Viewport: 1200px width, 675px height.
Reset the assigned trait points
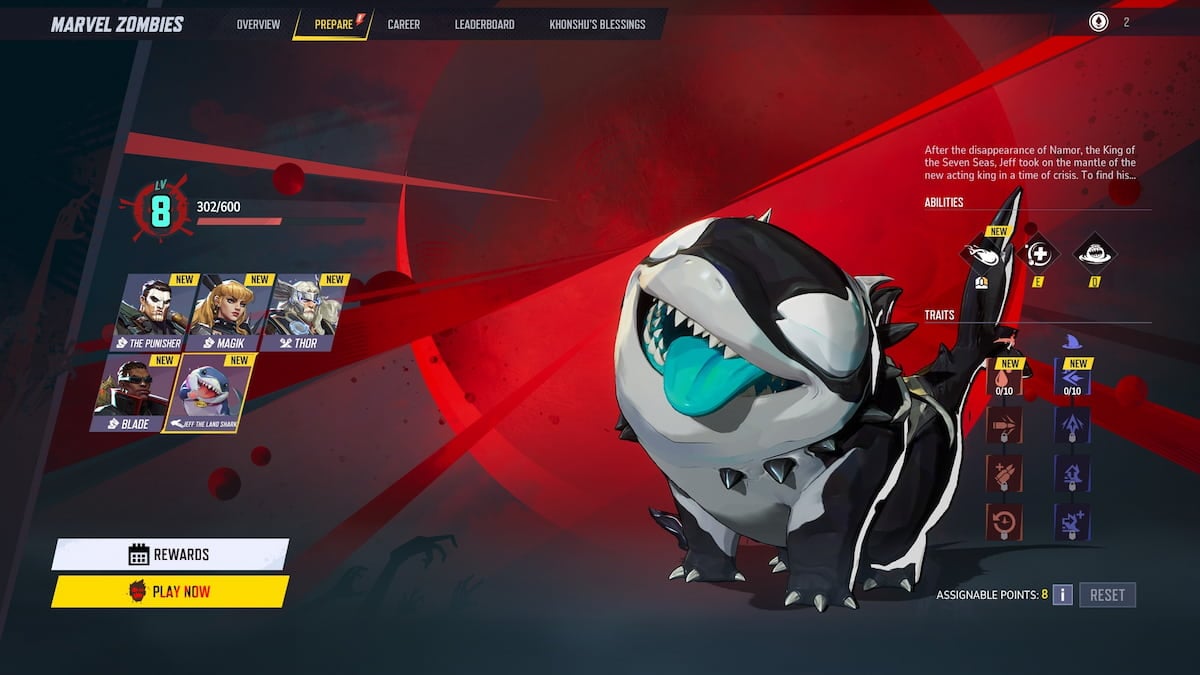point(1107,595)
